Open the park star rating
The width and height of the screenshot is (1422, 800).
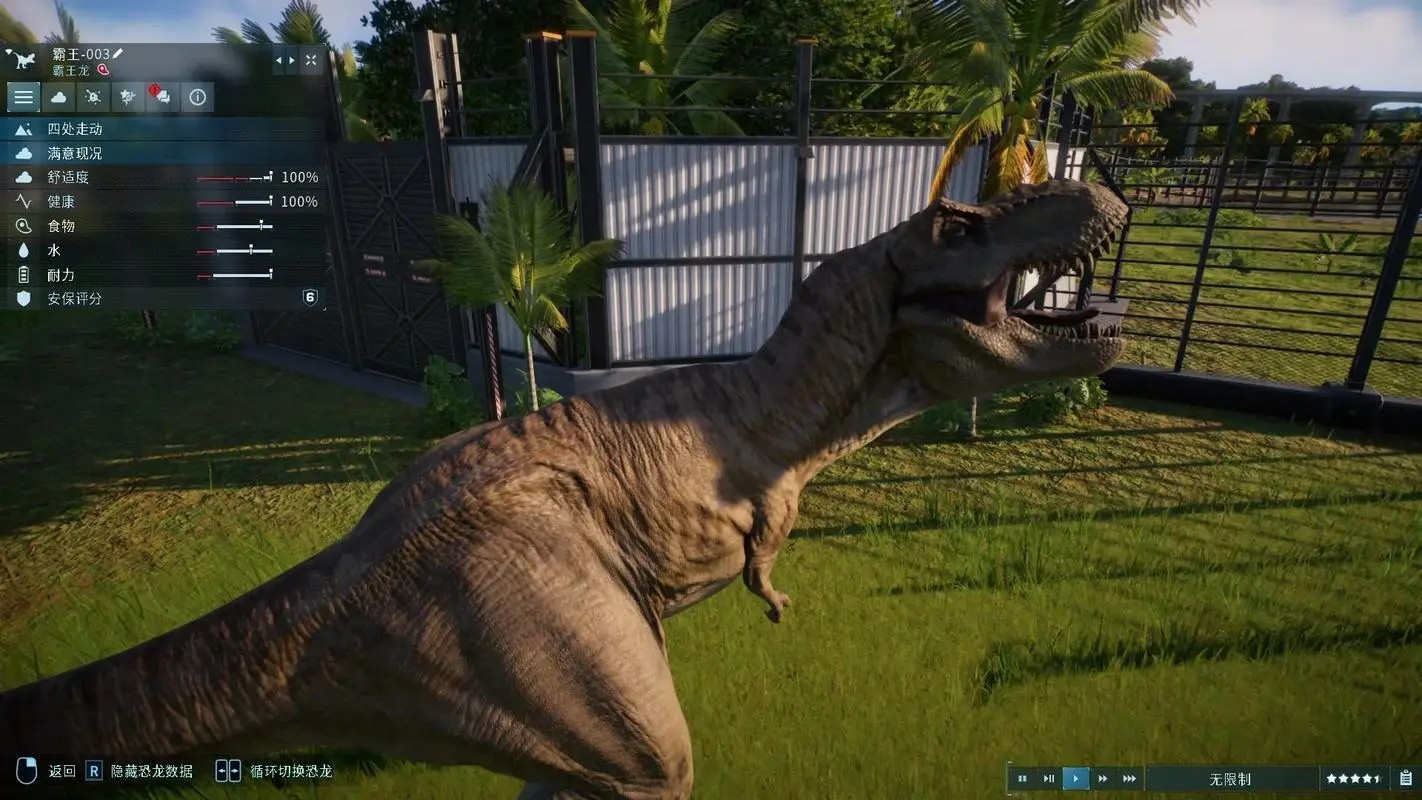click(1354, 779)
